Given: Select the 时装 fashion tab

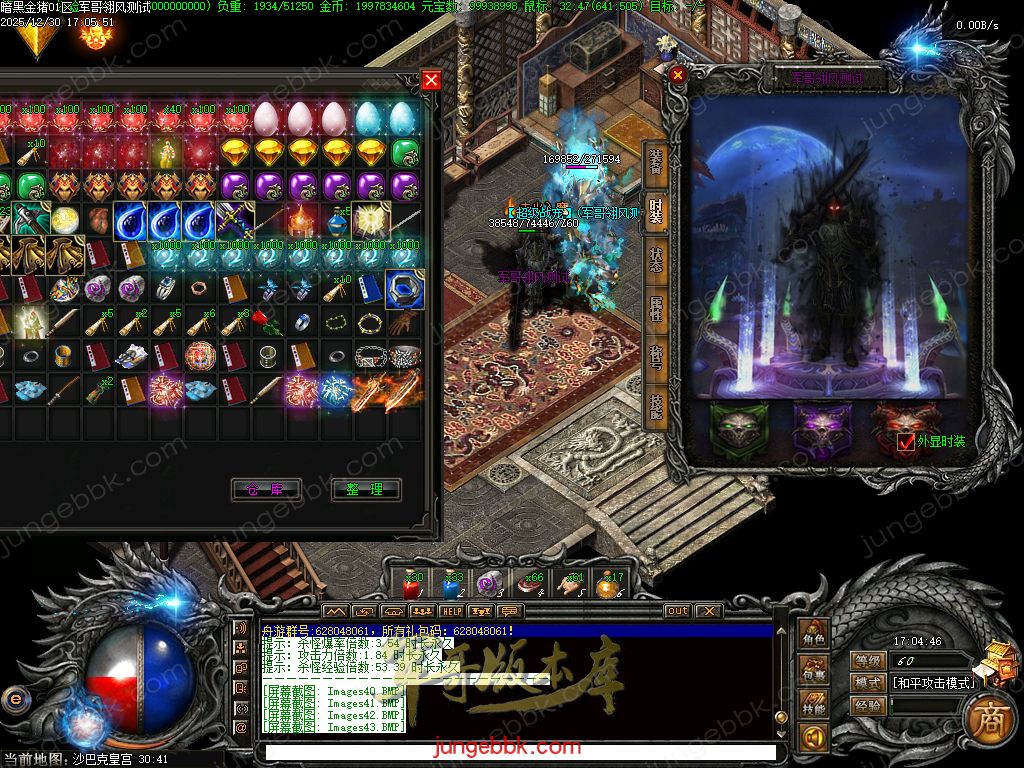Looking at the screenshot, I should coord(656,210).
